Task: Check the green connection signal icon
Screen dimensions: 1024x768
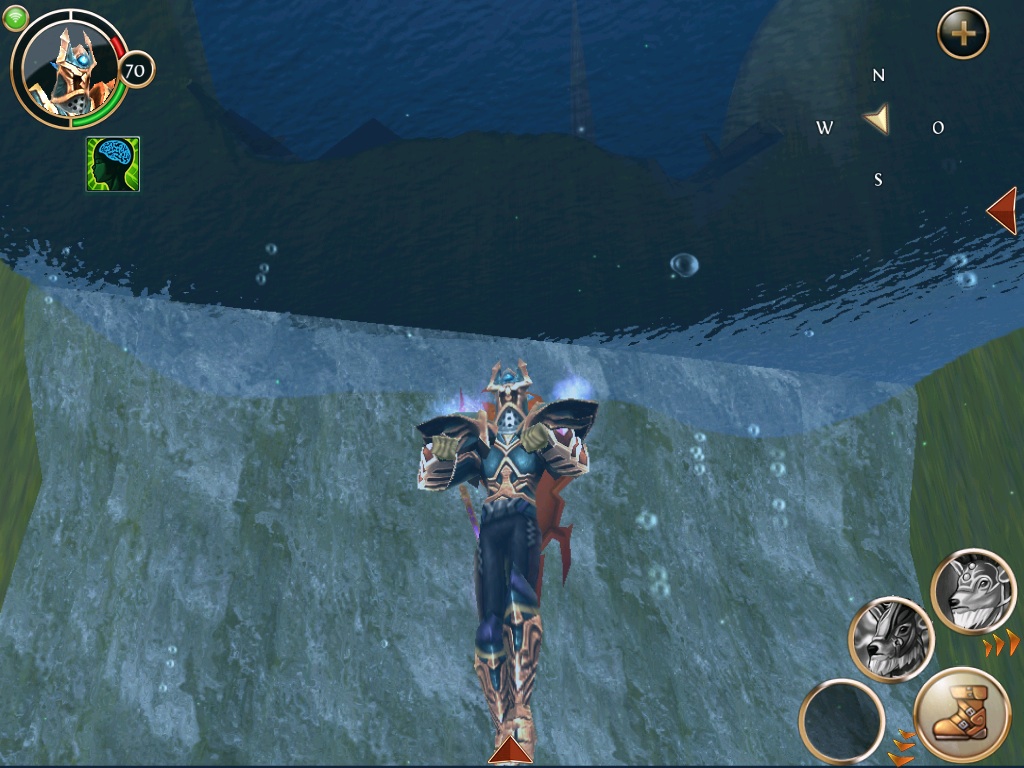Action: tap(15, 18)
